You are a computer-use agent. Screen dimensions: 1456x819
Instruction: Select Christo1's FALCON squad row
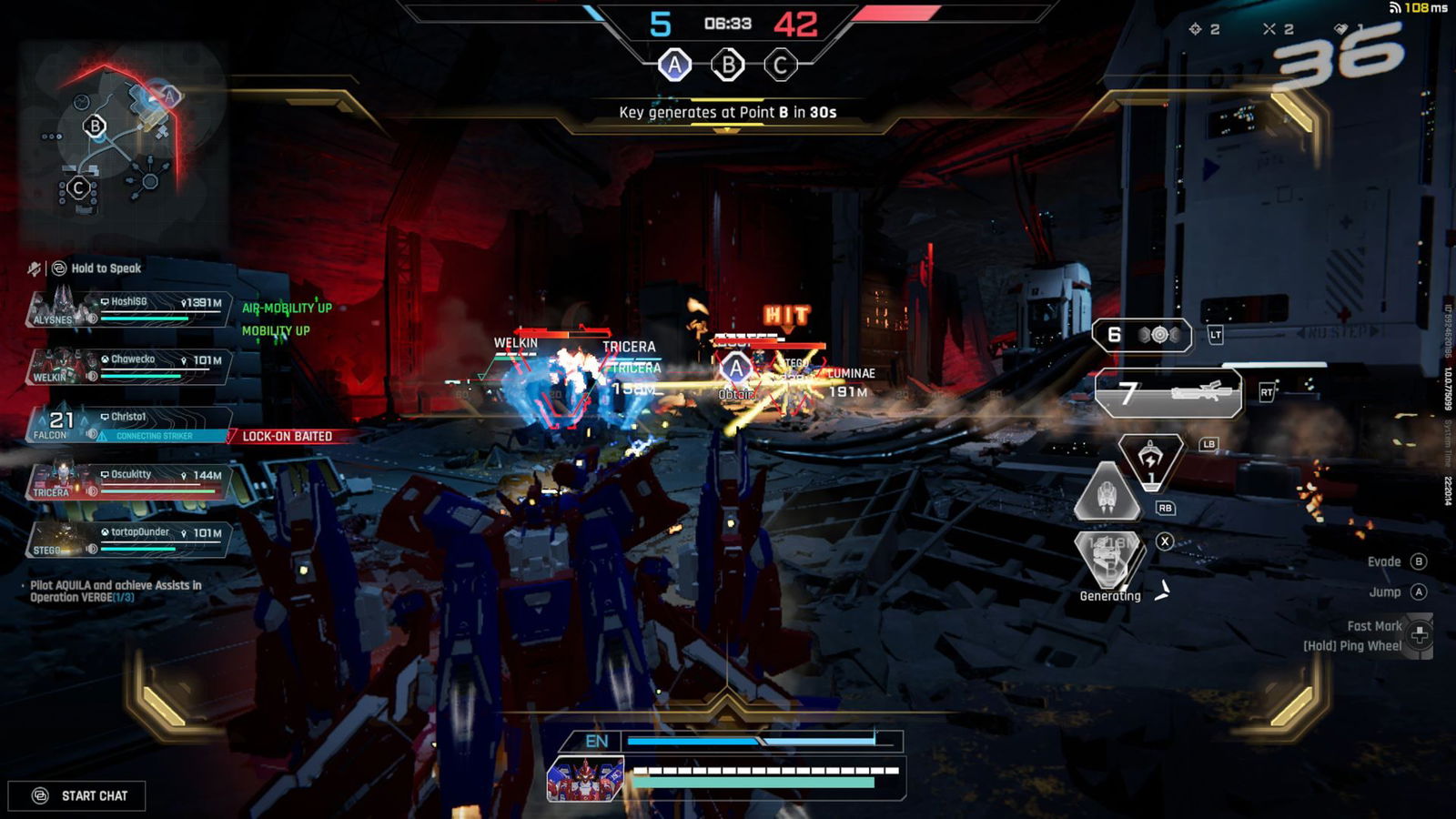click(127, 425)
